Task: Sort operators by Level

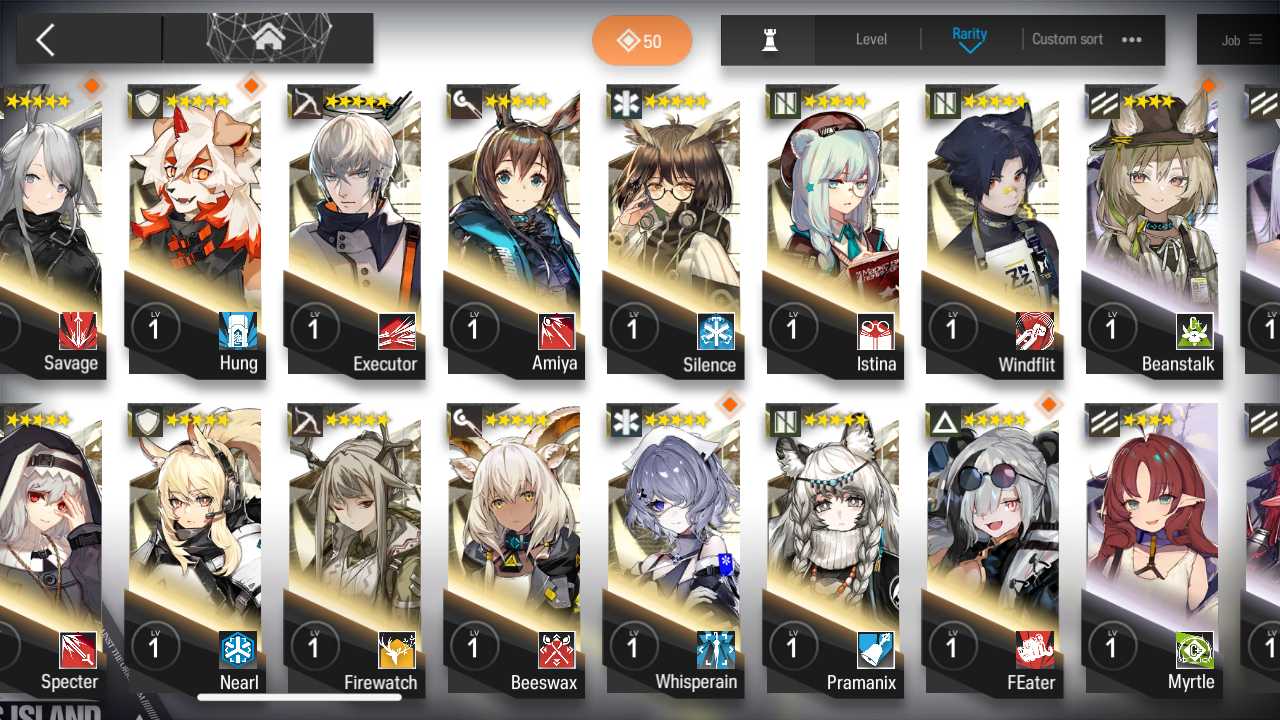Action: click(871, 40)
